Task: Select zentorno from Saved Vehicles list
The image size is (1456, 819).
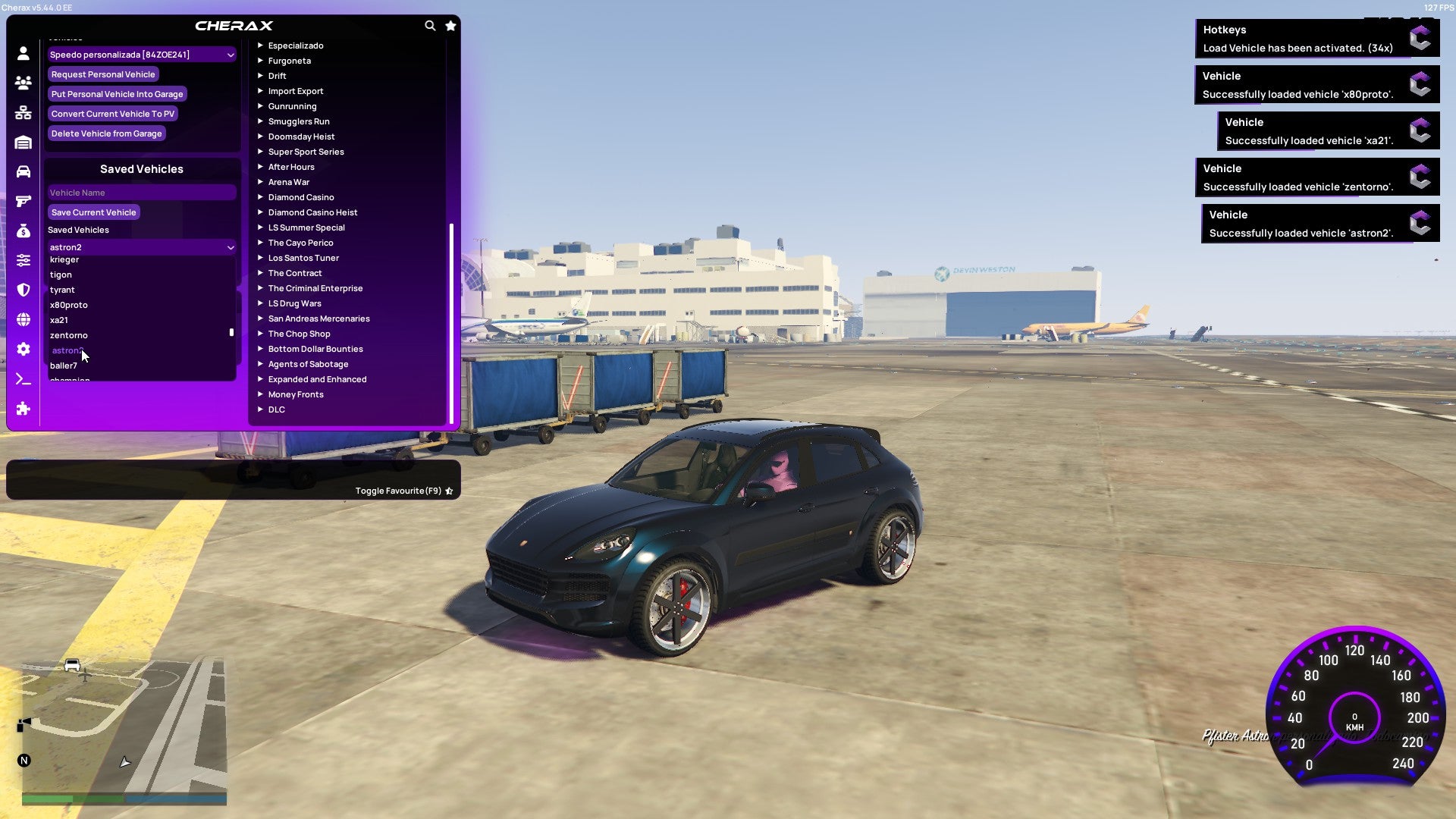Action: (69, 334)
